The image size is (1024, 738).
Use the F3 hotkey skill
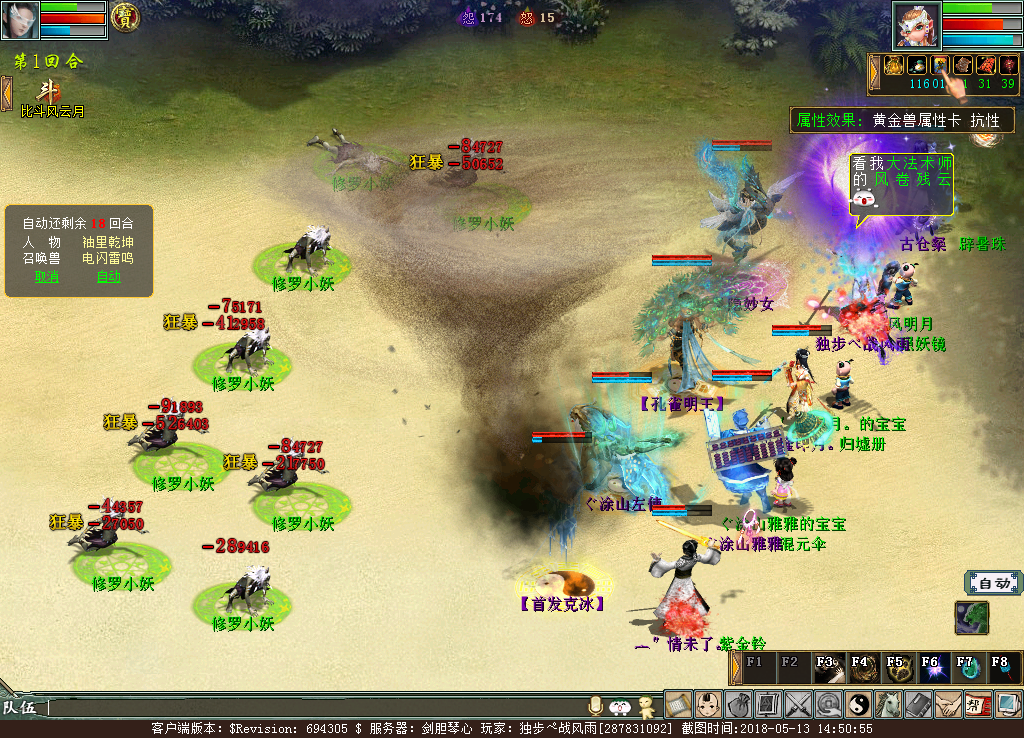[x=827, y=667]
